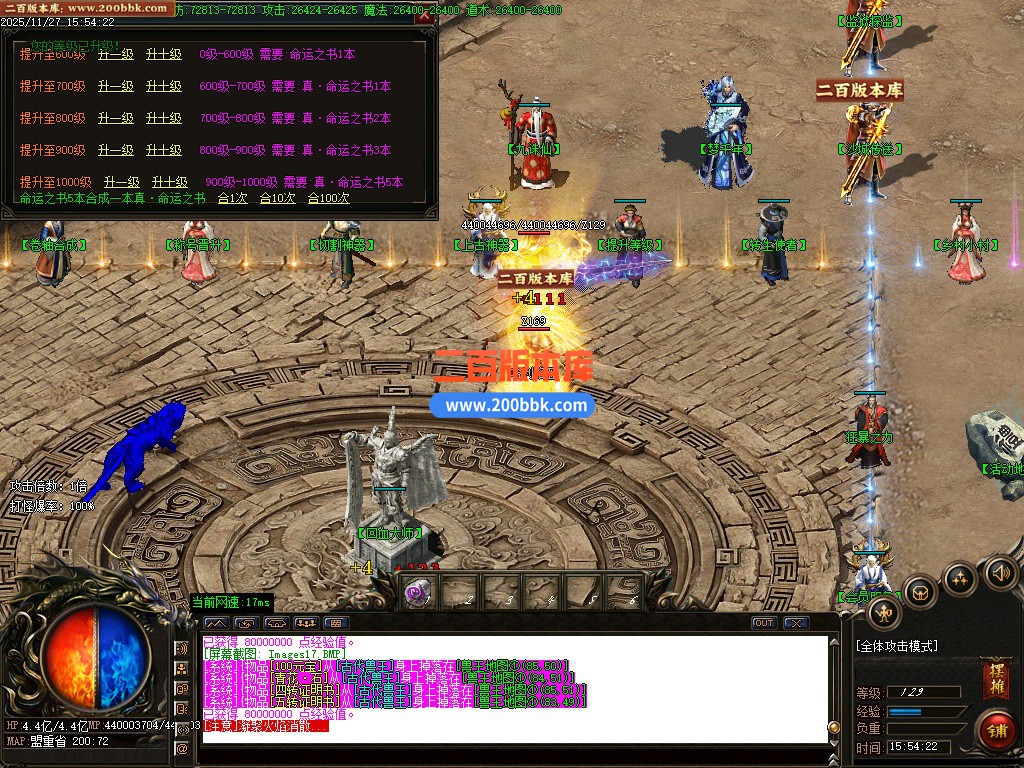This screenshot has height=768, width=1024.
Task: Choose 合100次 to combine fate books
Action: [328, 198]
